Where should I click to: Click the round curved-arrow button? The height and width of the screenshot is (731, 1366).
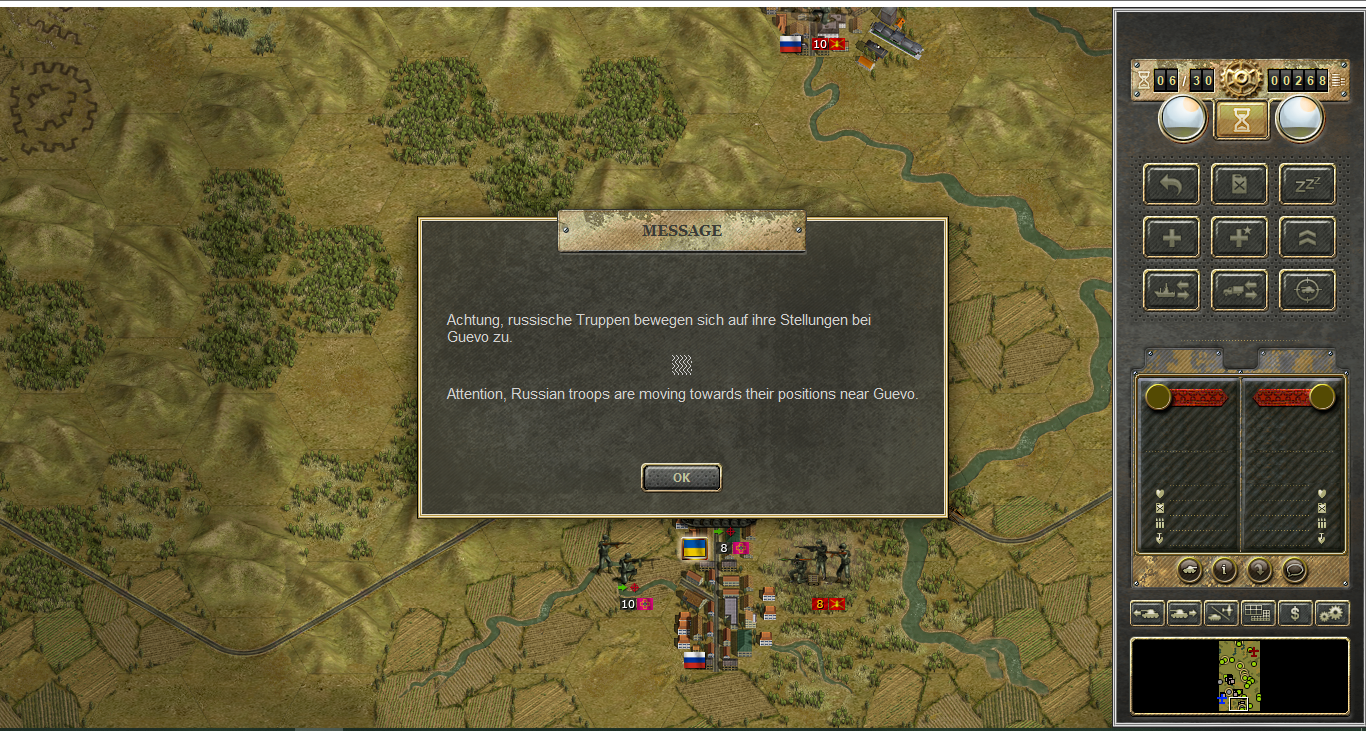click(x=1259, y=570)
